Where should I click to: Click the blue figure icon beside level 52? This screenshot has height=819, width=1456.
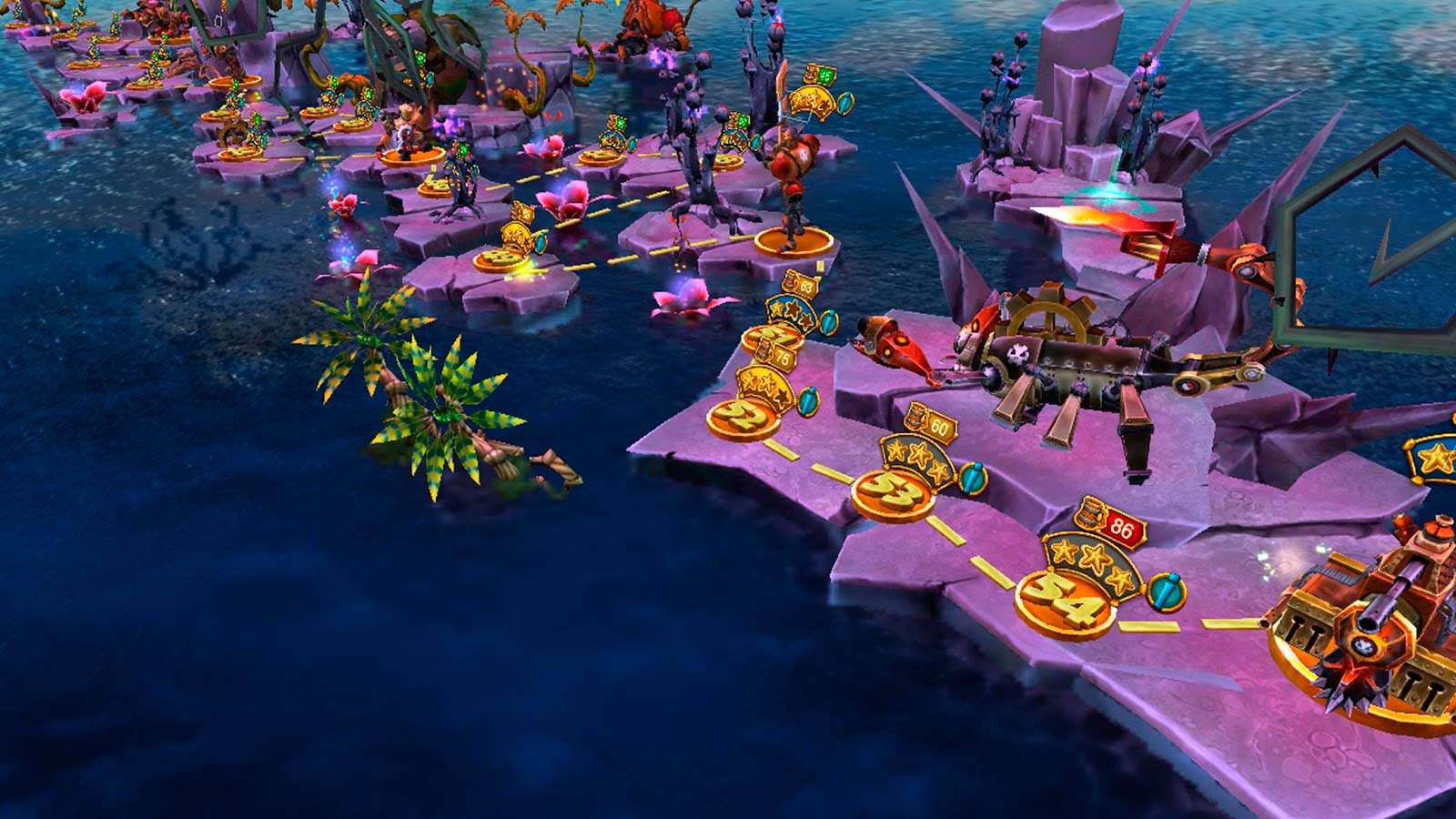pos(808,401)
